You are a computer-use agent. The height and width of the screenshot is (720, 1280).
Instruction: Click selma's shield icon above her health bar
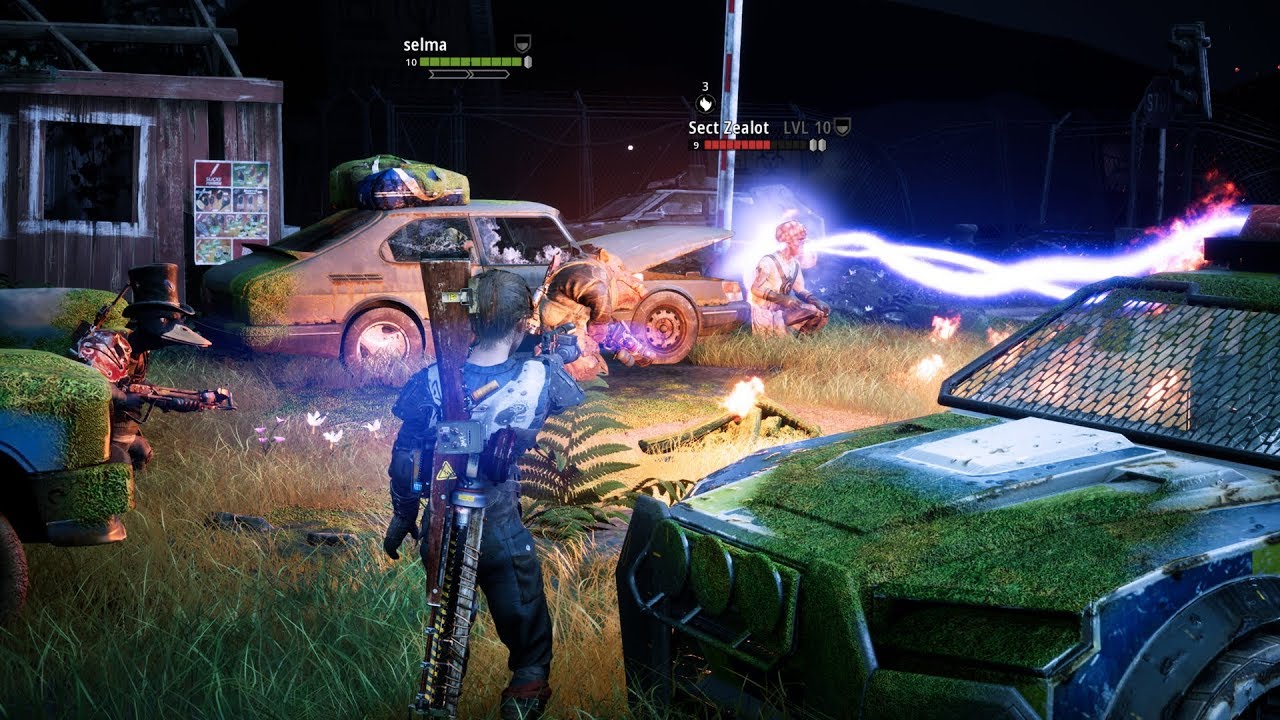pos(522,43)
